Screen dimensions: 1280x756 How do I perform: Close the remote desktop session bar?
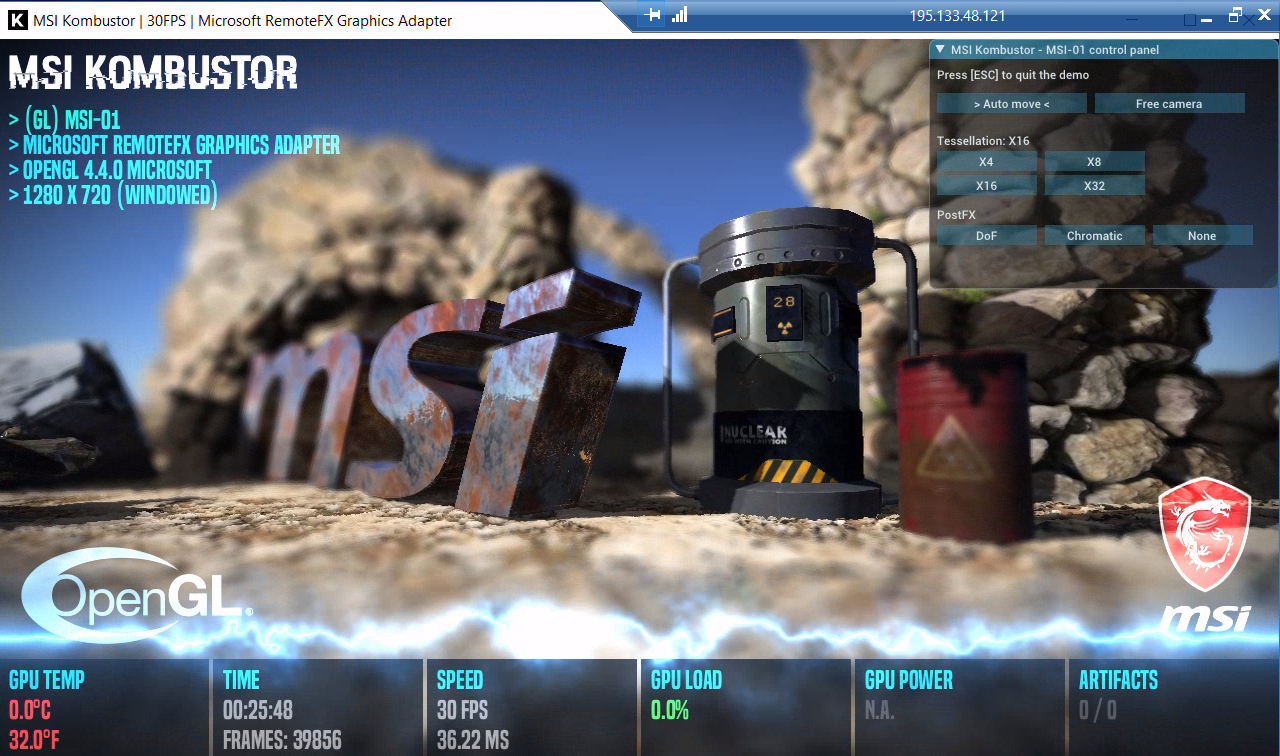(1262, 16)
